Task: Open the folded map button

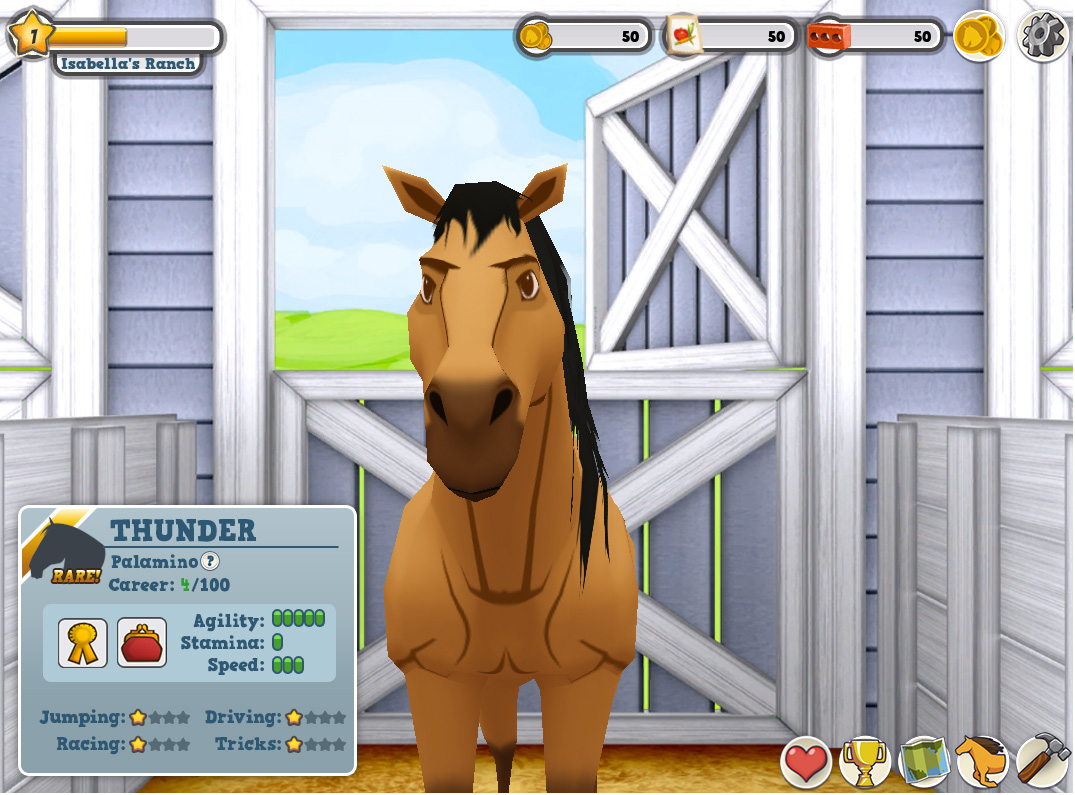Action: tap(923, 763)
